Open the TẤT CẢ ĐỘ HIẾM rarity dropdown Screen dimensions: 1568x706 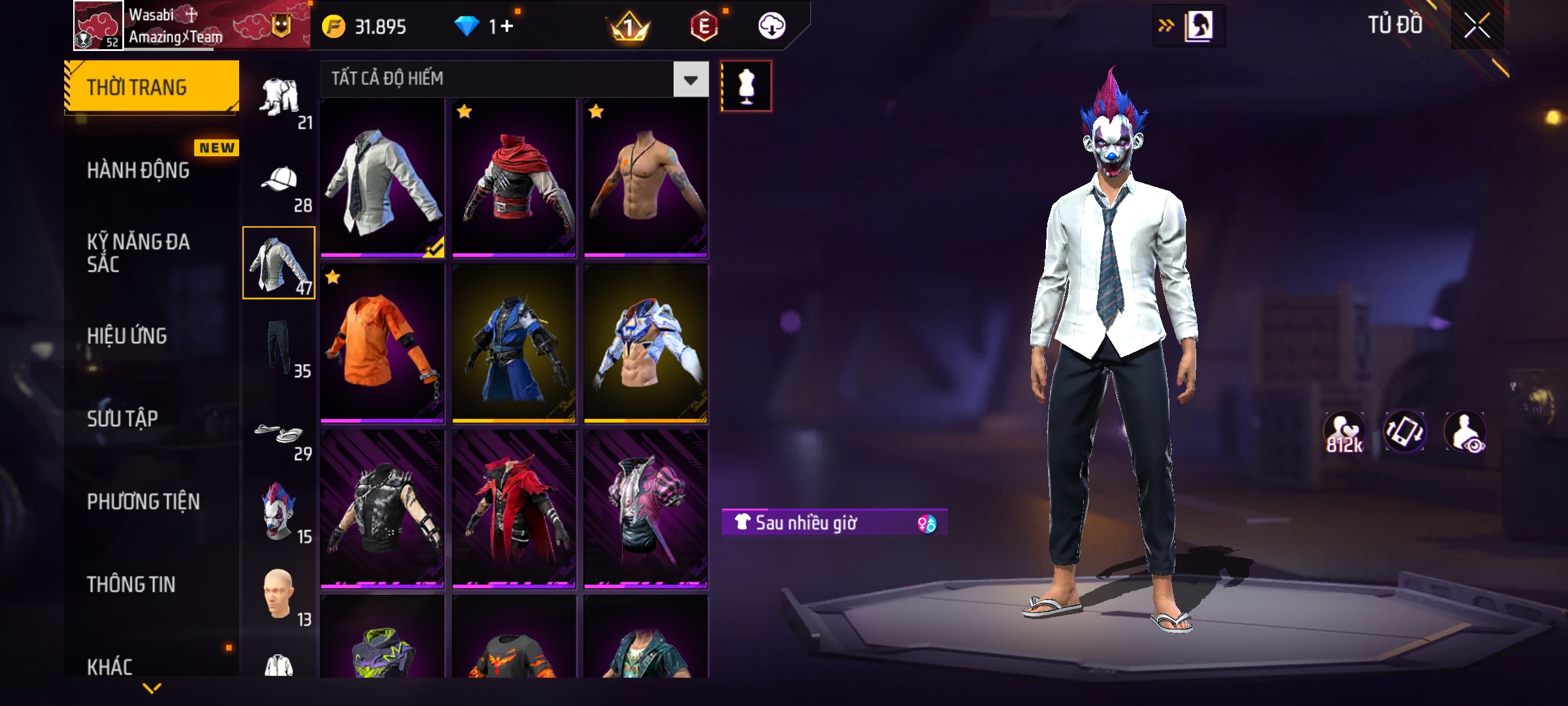(x=691, y=80)
